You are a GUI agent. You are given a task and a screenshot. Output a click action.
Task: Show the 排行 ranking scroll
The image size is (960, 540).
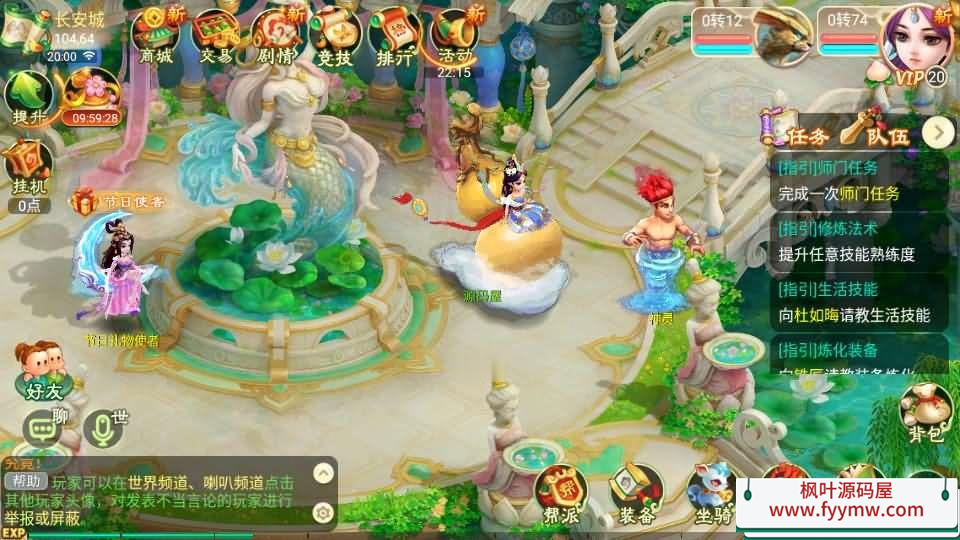coord(395,35)
